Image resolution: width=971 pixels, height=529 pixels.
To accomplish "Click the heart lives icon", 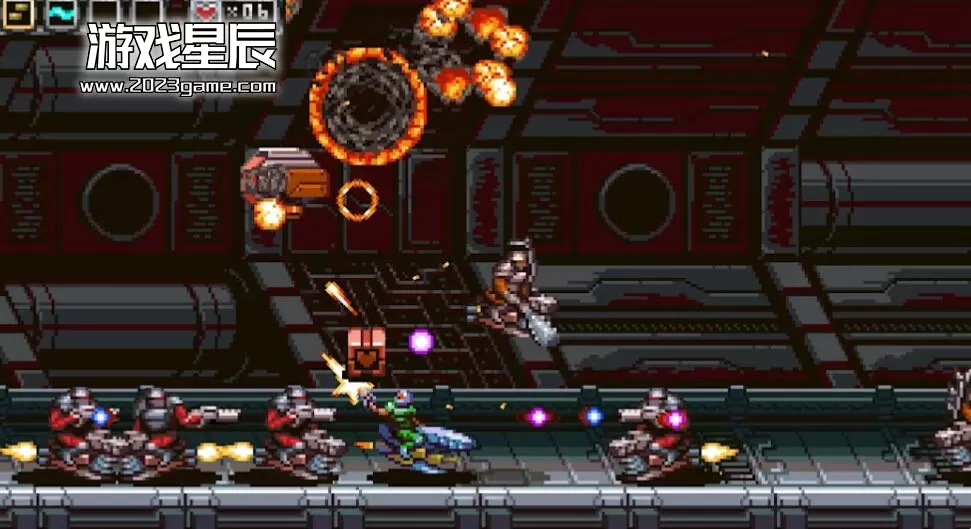I will pos(208,11).
